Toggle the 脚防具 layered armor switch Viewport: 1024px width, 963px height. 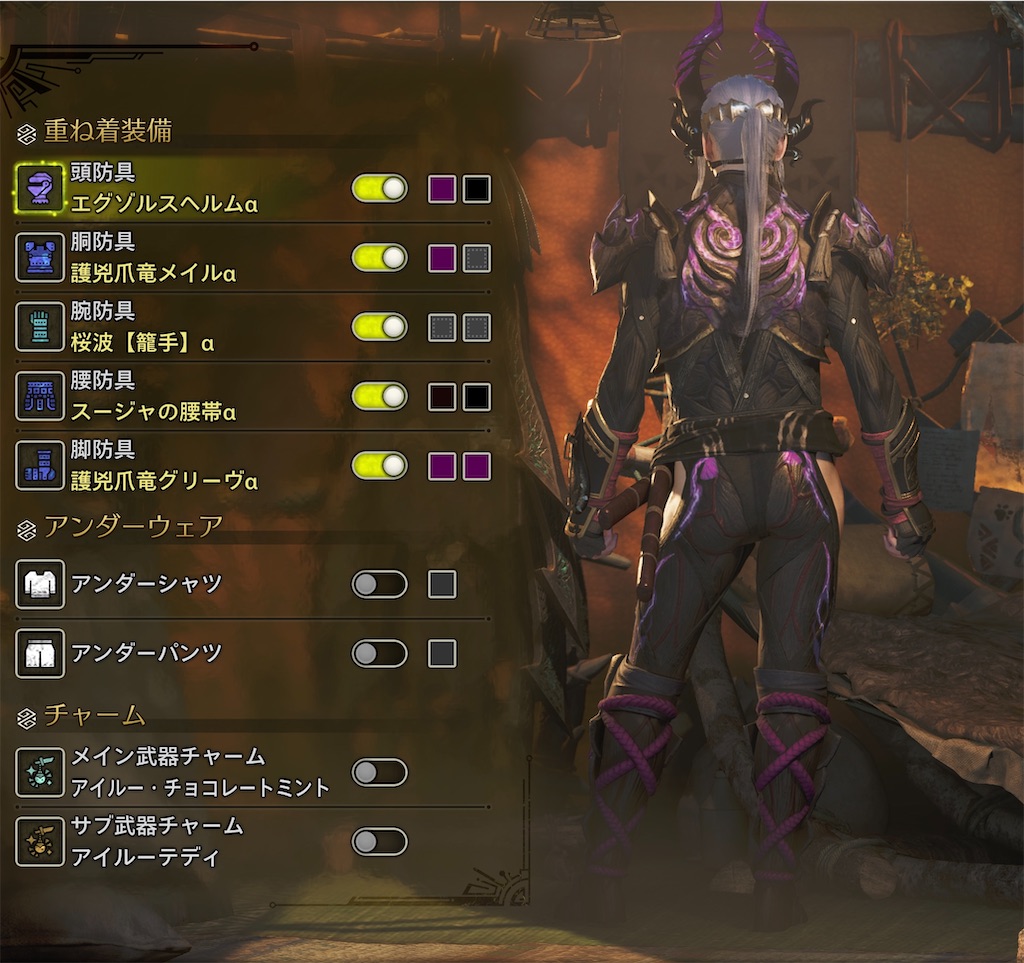[x=379, y=466]
